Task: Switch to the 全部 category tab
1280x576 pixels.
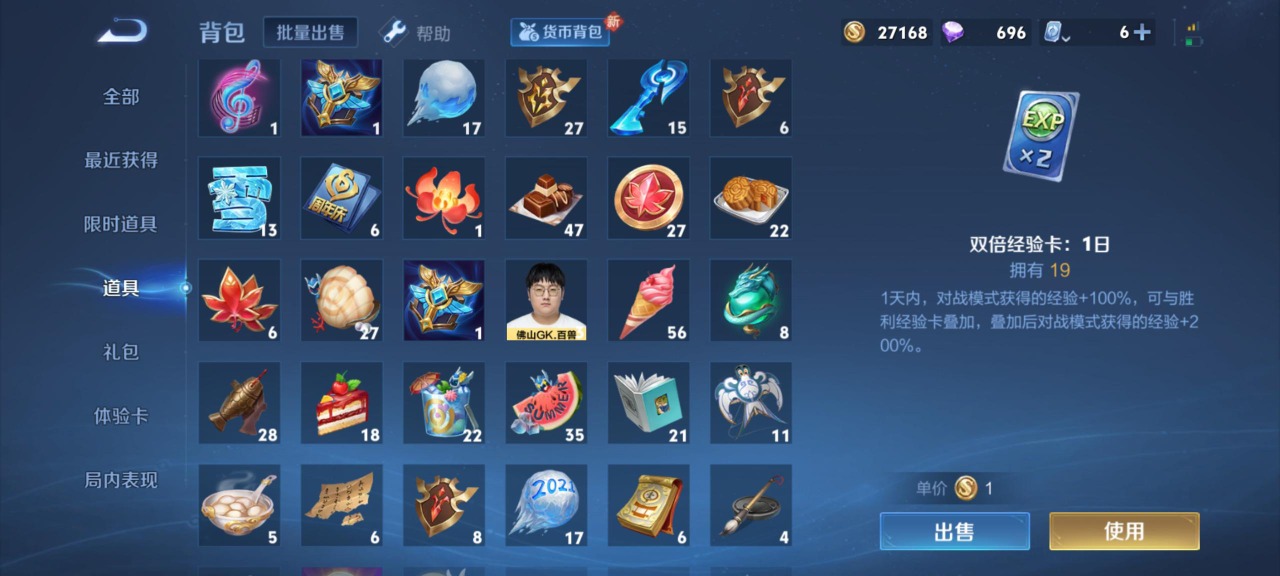Action: (x=121, y=97)
